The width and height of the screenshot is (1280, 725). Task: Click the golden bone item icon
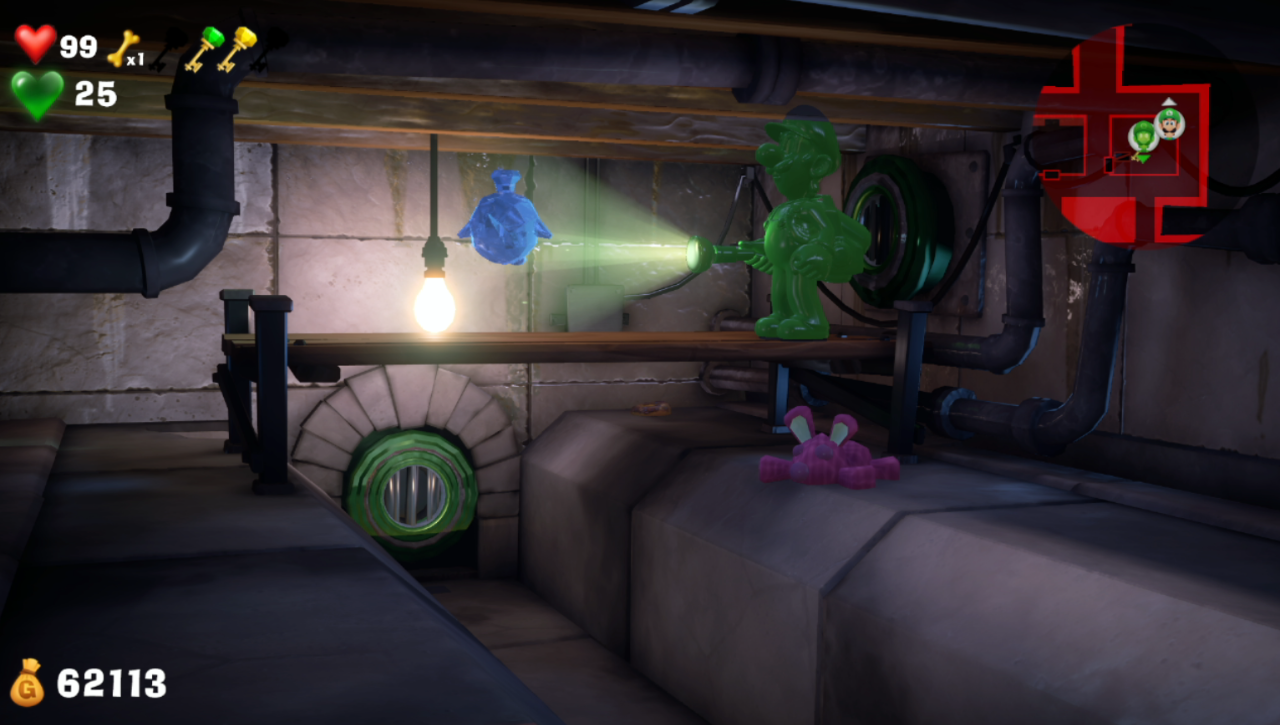click(x=123, y=47)
